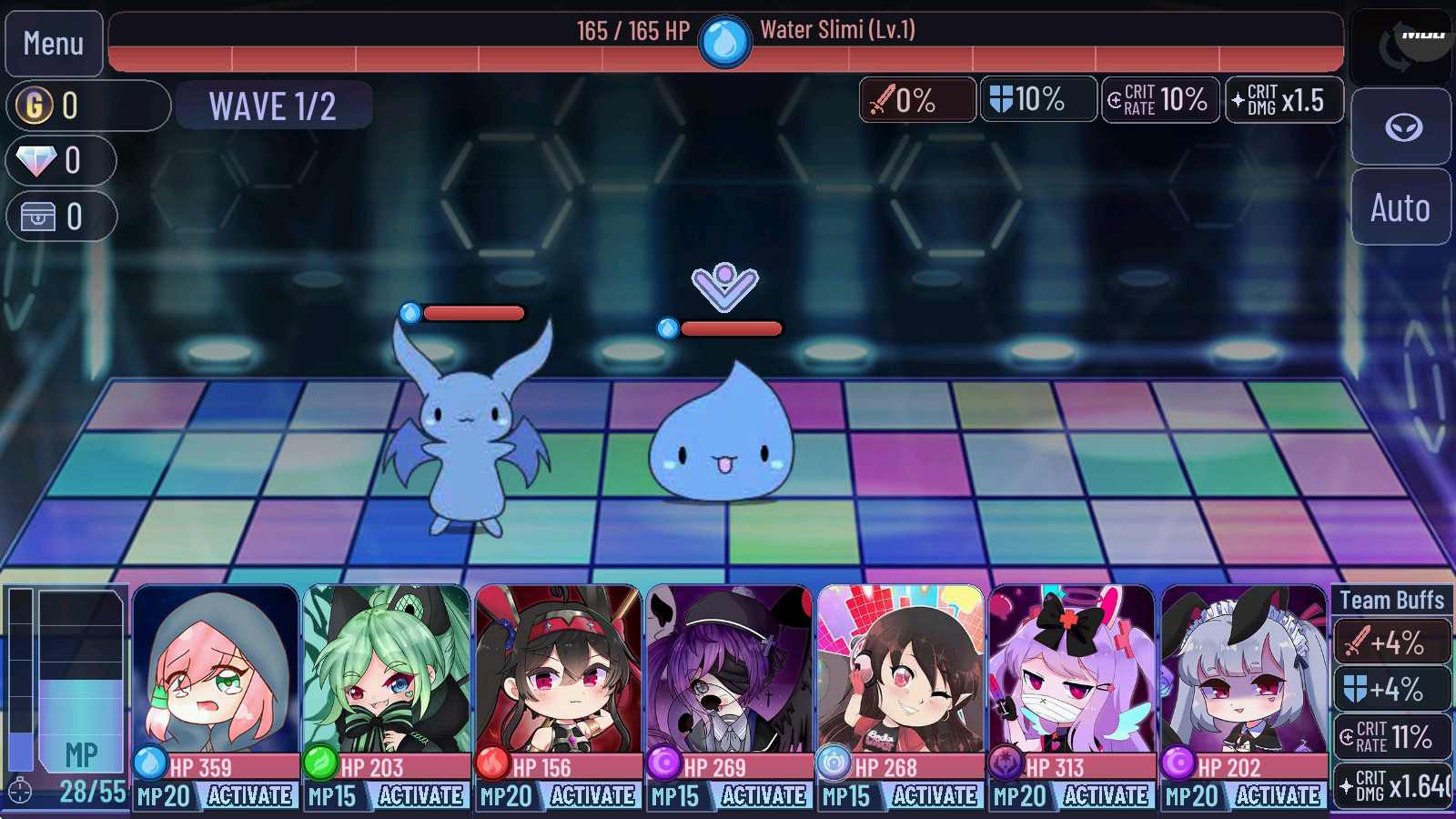Turn on Auto battle

pos(1400,207)
